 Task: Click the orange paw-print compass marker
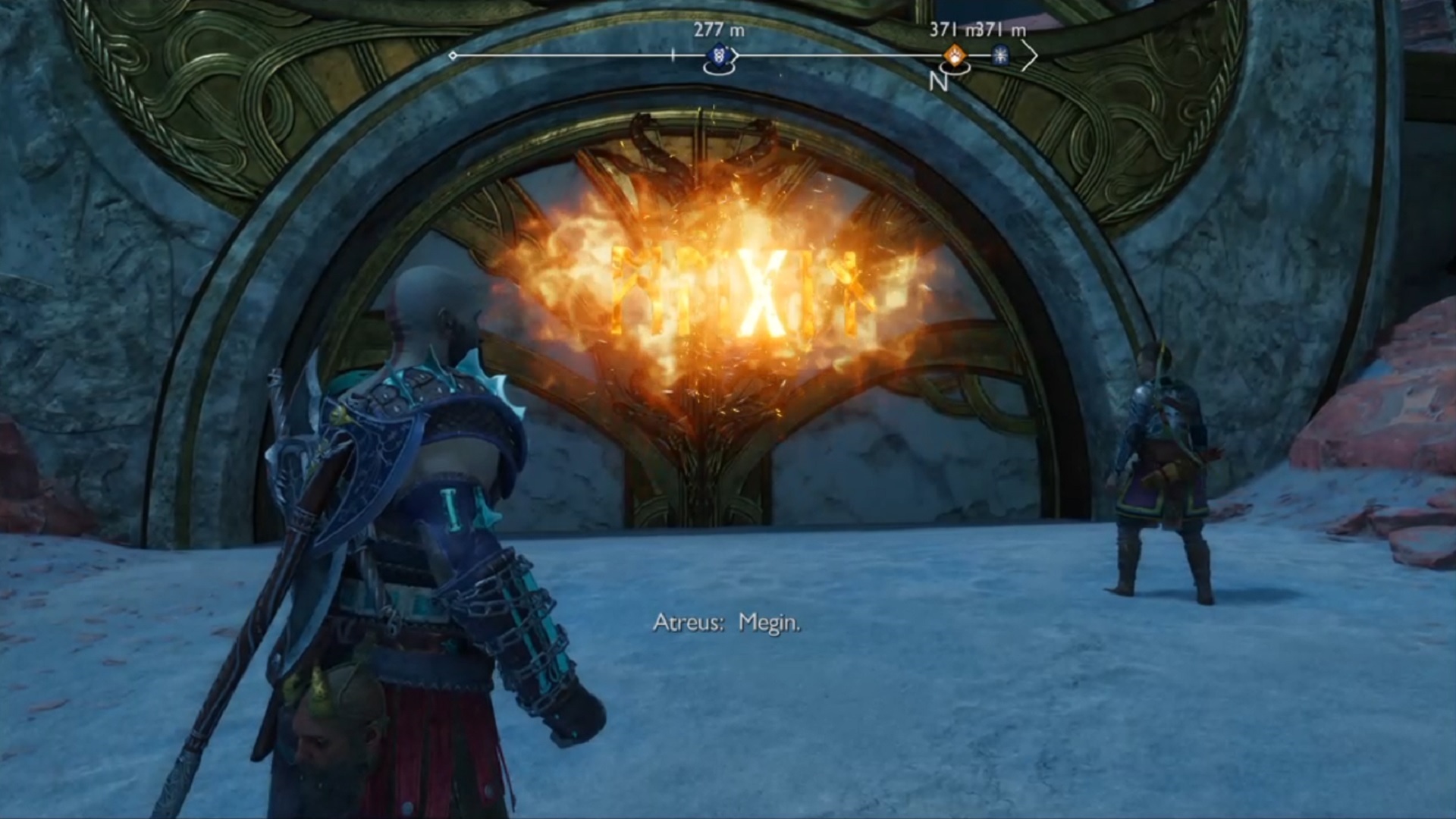point(953,55)
